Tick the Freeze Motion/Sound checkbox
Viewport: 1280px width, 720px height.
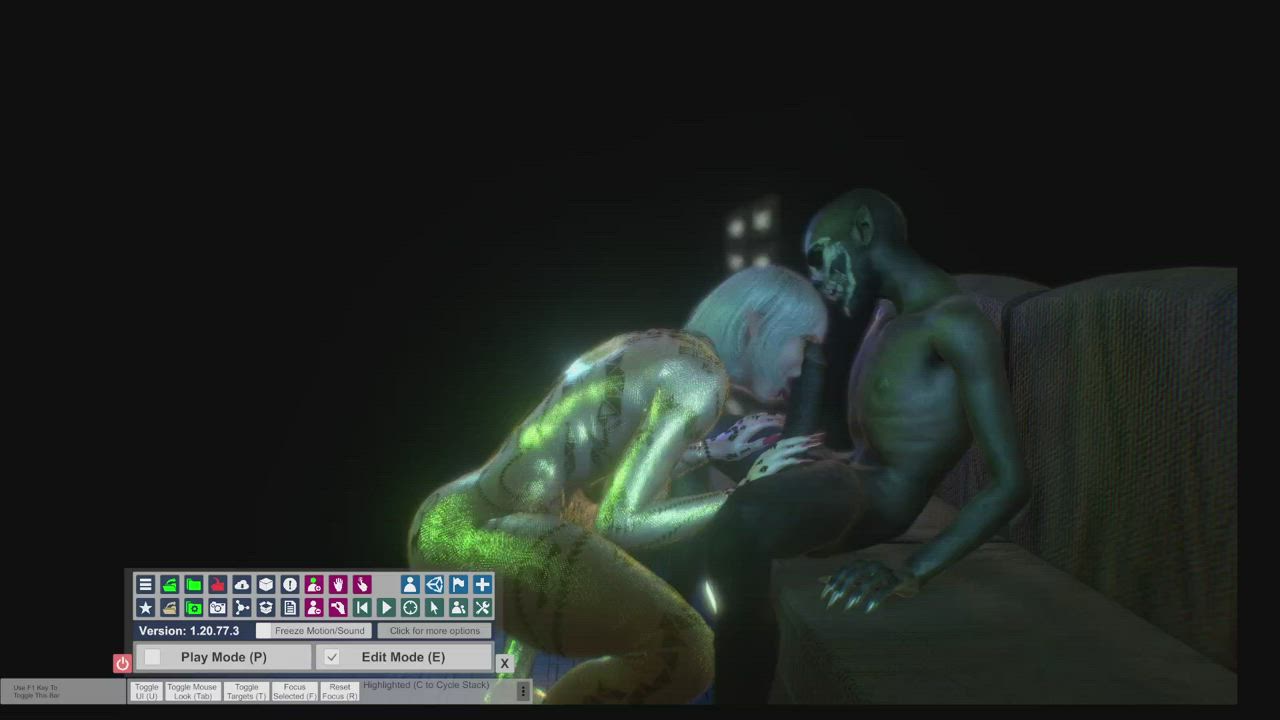264,631
